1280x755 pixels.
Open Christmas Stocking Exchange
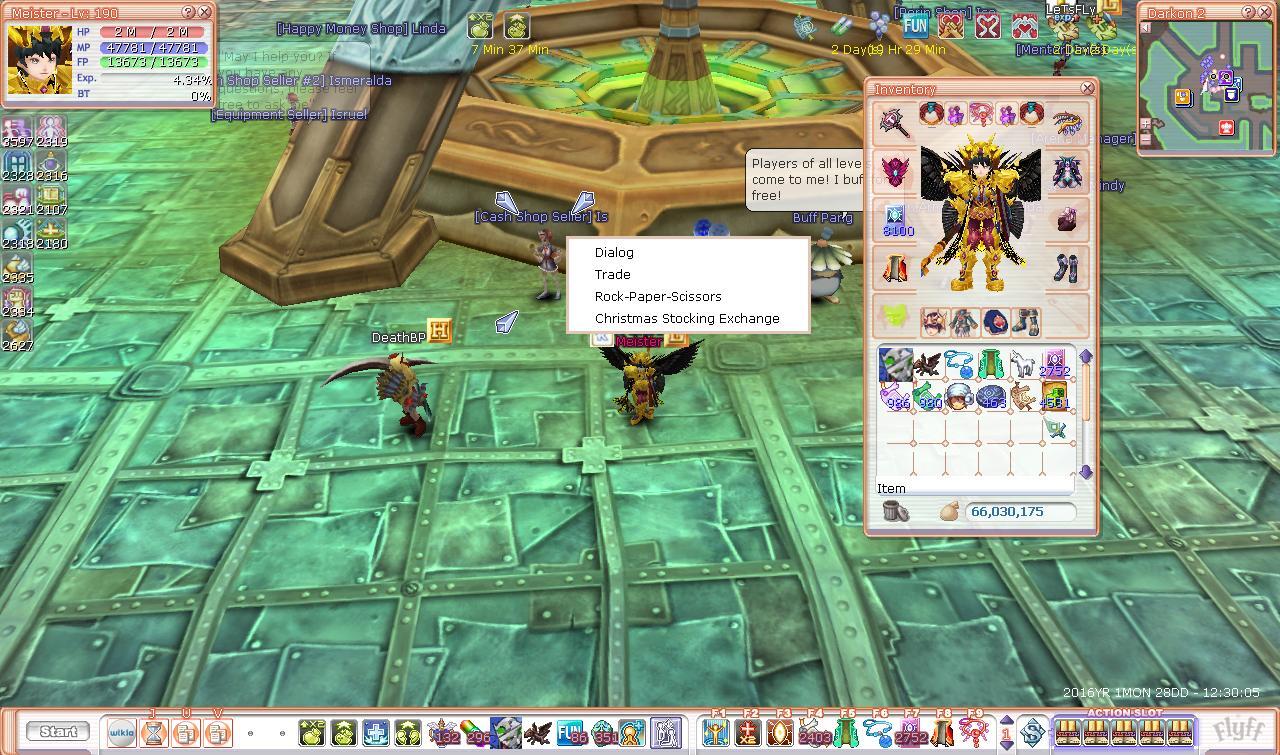pyautogui.click(x=687, y=319)
